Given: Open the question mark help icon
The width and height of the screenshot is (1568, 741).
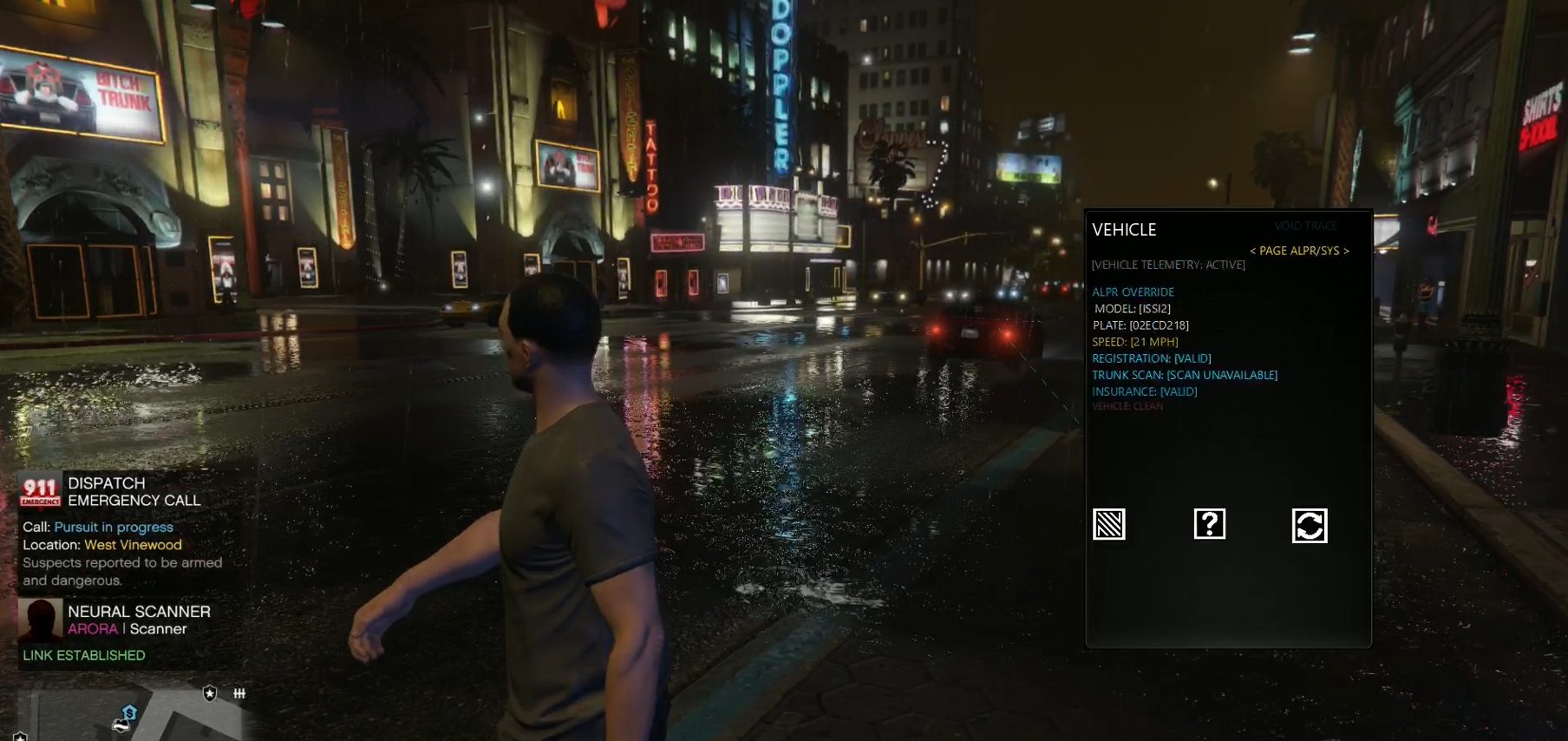Looking at the screenshot, I should [x=1210, y=524].
